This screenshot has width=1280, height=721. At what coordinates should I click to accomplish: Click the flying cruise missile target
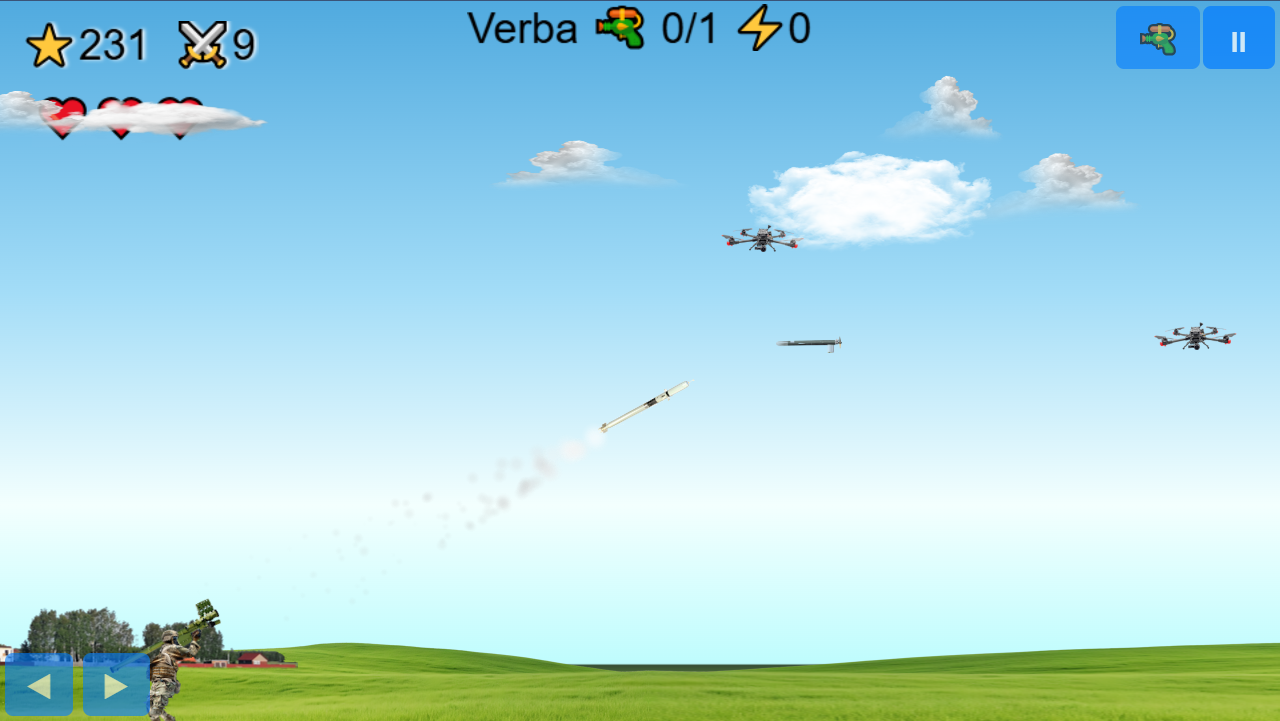click(x=810, y=342)
